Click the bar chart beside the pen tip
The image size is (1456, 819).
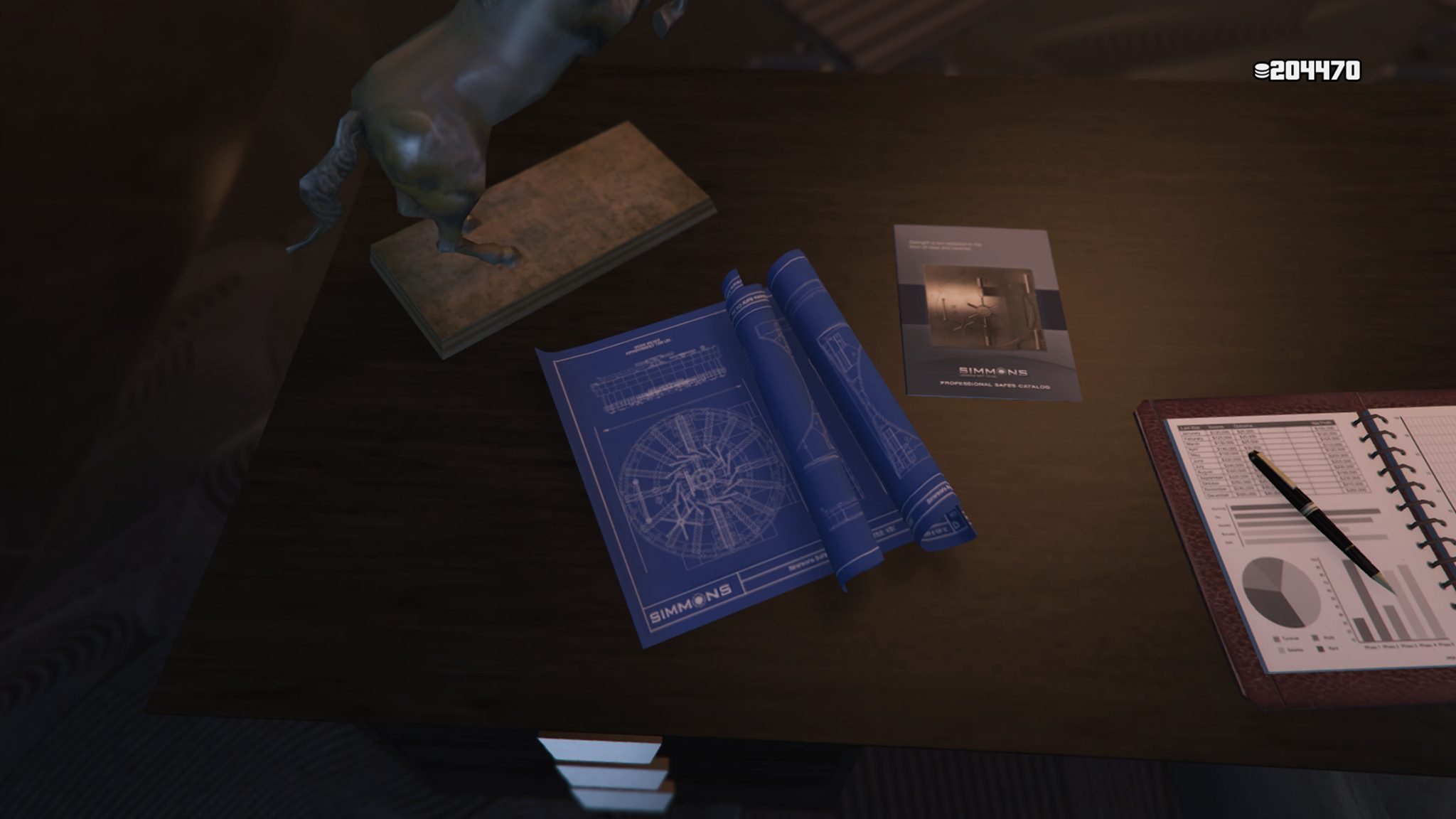click(1393, 605)
